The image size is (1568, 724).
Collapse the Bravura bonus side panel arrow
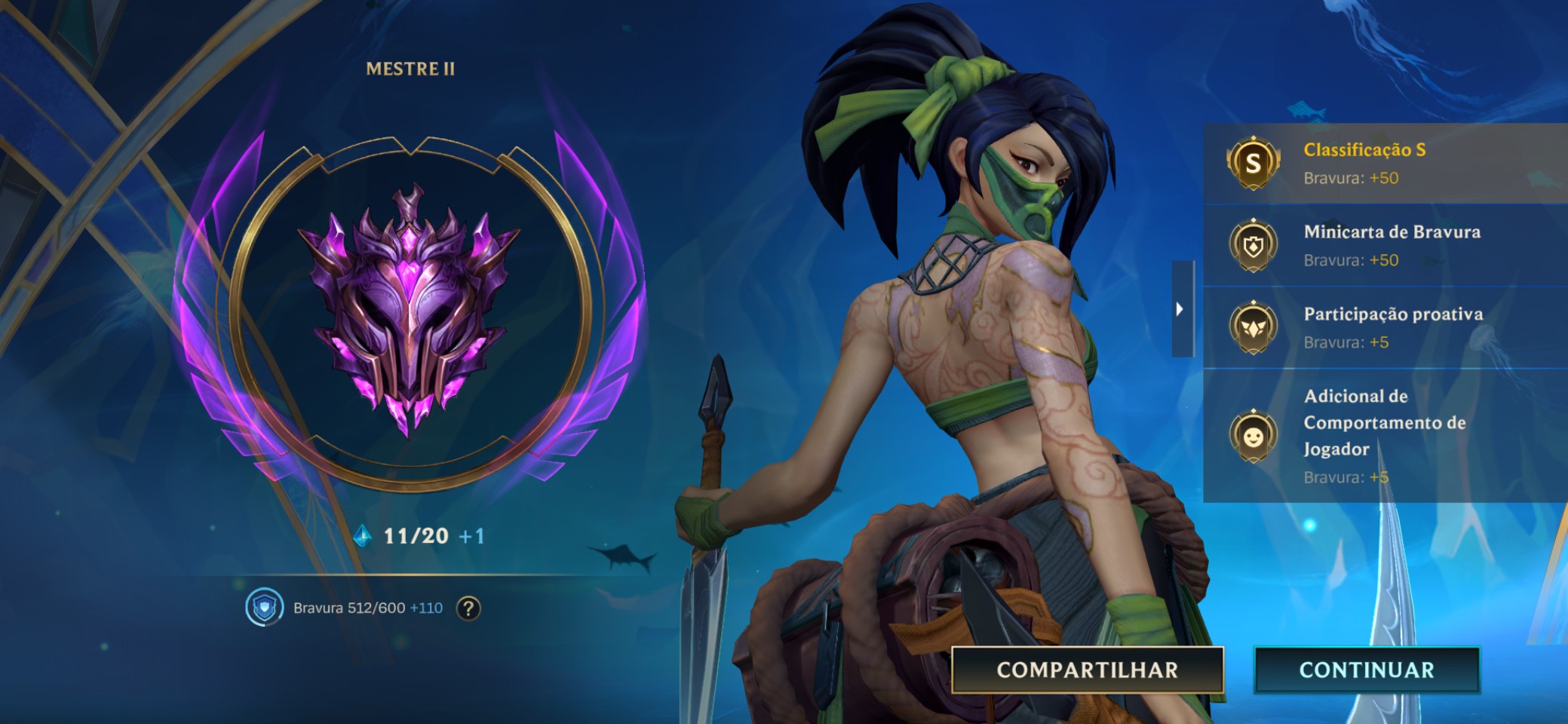tap(1181, 309)
